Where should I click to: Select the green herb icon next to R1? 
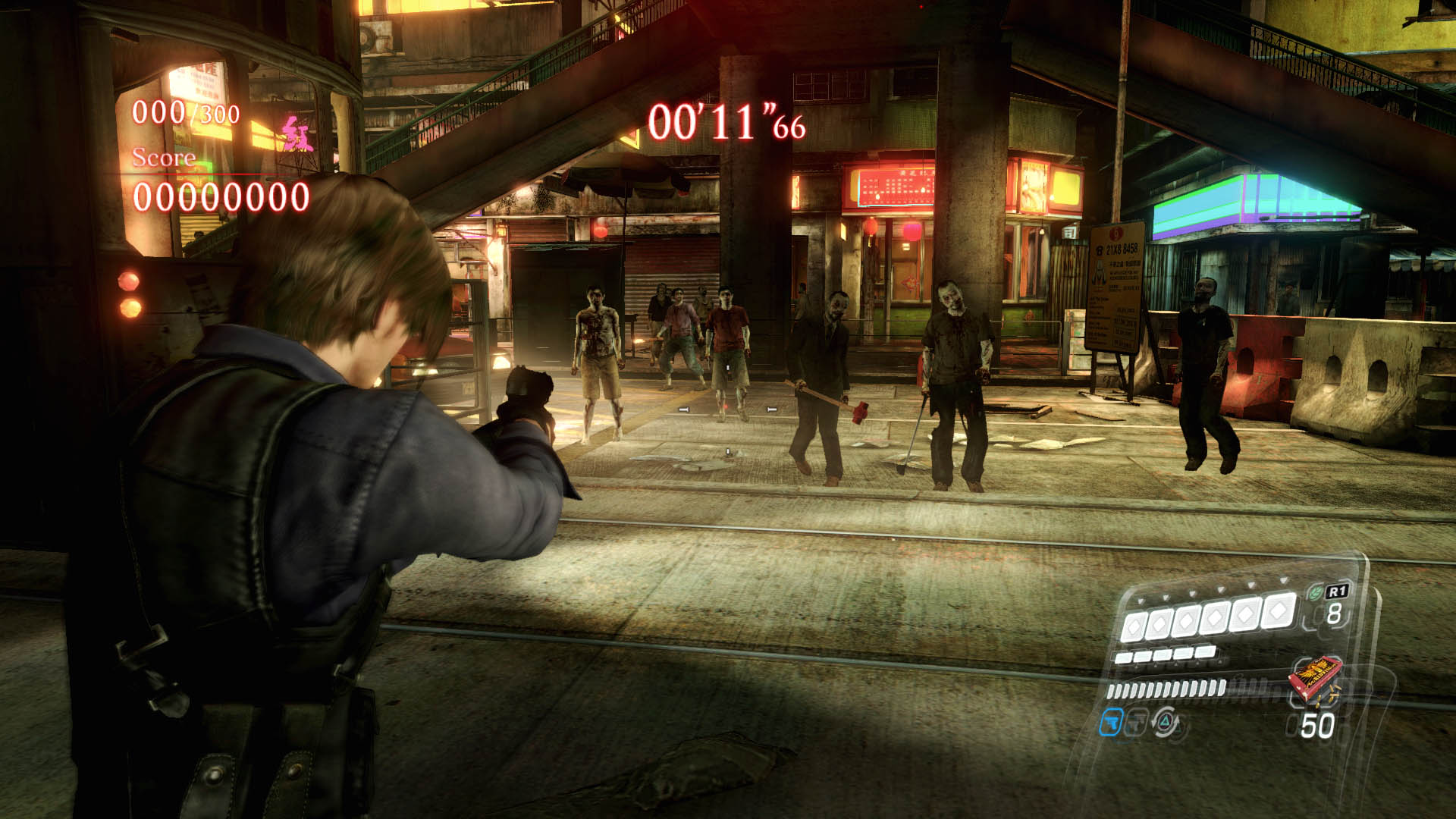click(x=1316, y=591)
